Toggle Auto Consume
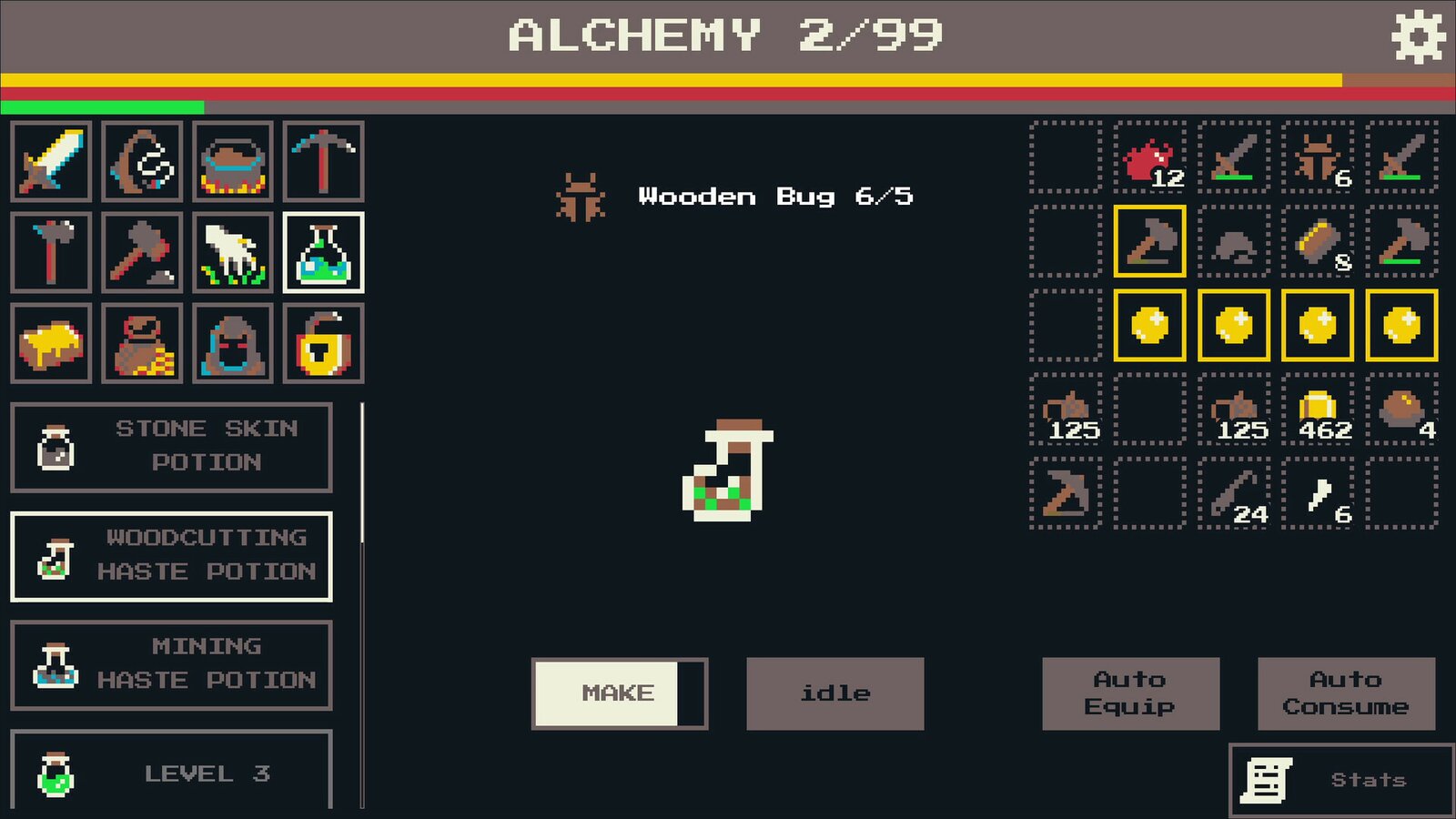1456x819 pixels. 1346,693
